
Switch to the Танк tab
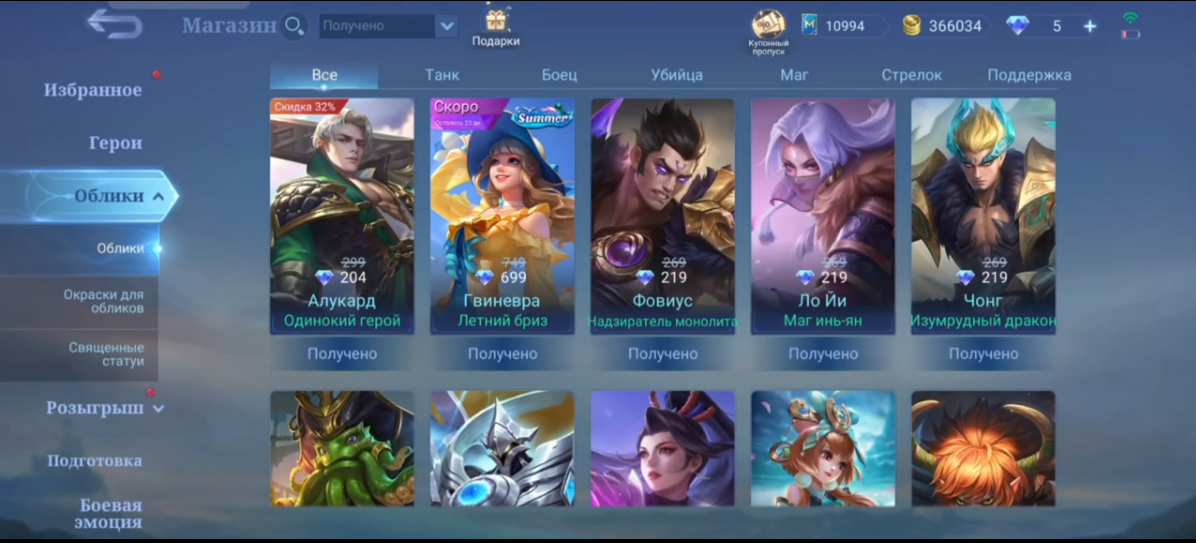click(442, 75)
